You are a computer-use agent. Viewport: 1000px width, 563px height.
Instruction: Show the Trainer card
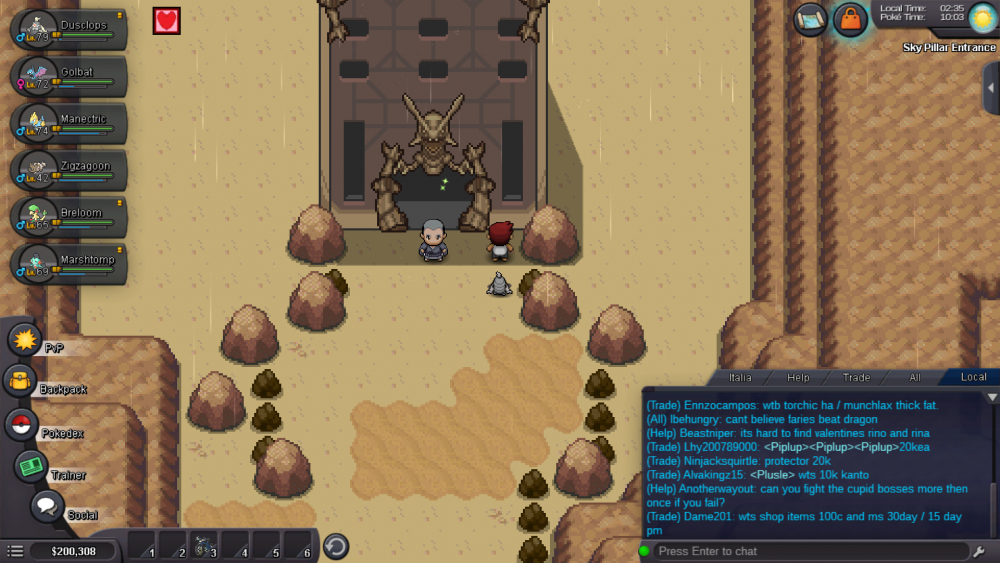tap(31, 466)
